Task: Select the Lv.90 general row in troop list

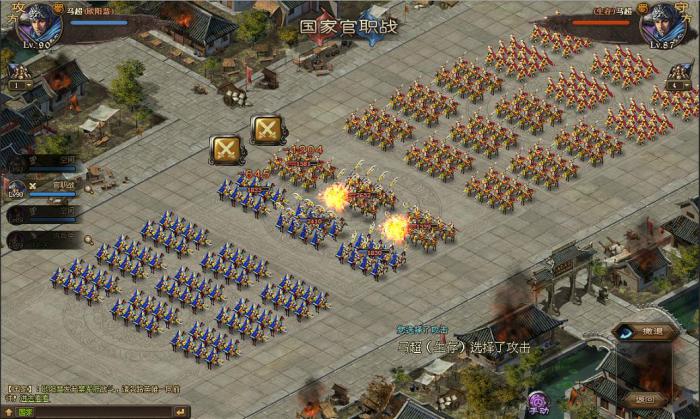Action: click(45, 186)
